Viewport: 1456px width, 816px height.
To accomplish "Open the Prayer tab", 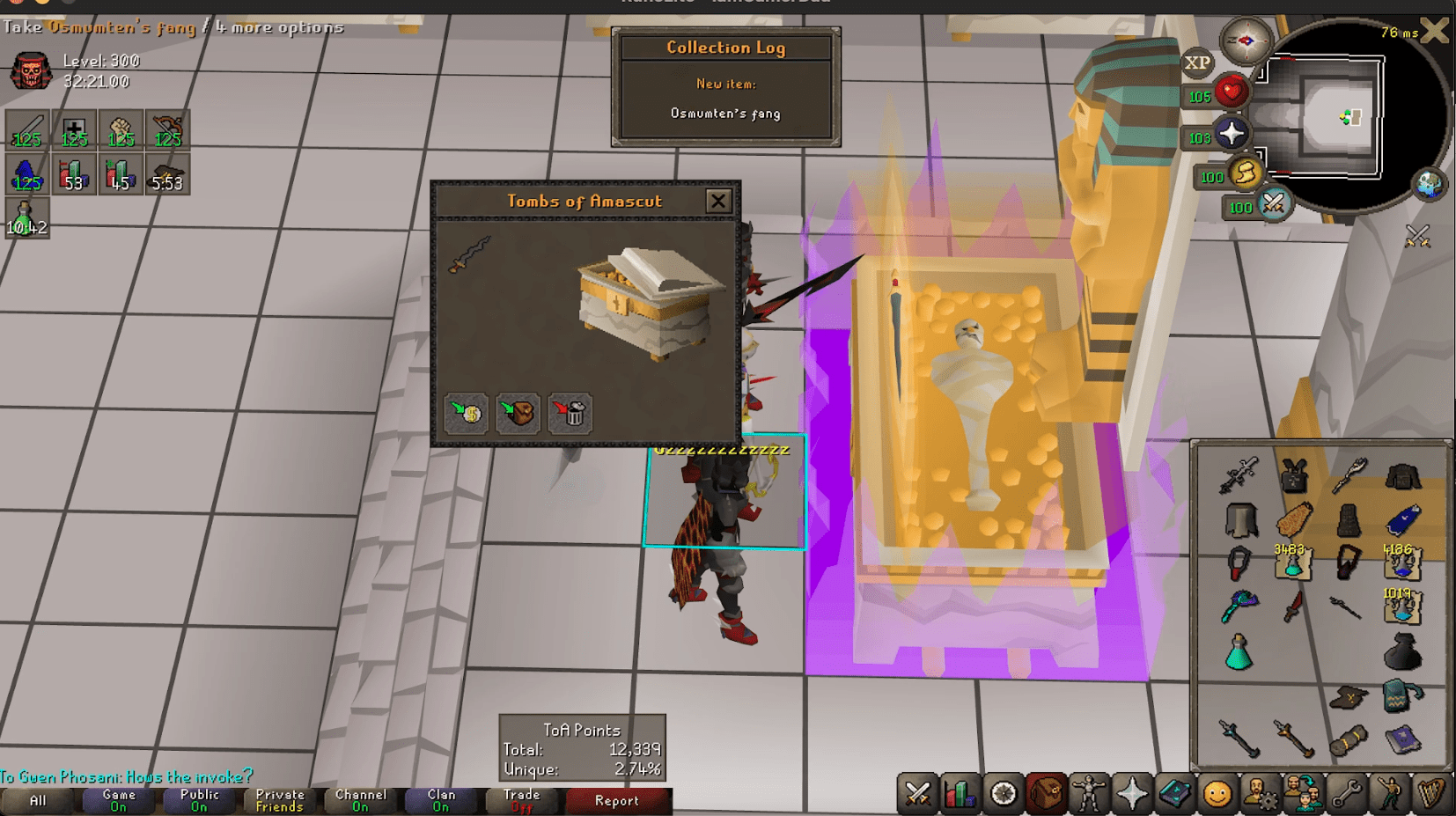I will [x=1132, y=794].
